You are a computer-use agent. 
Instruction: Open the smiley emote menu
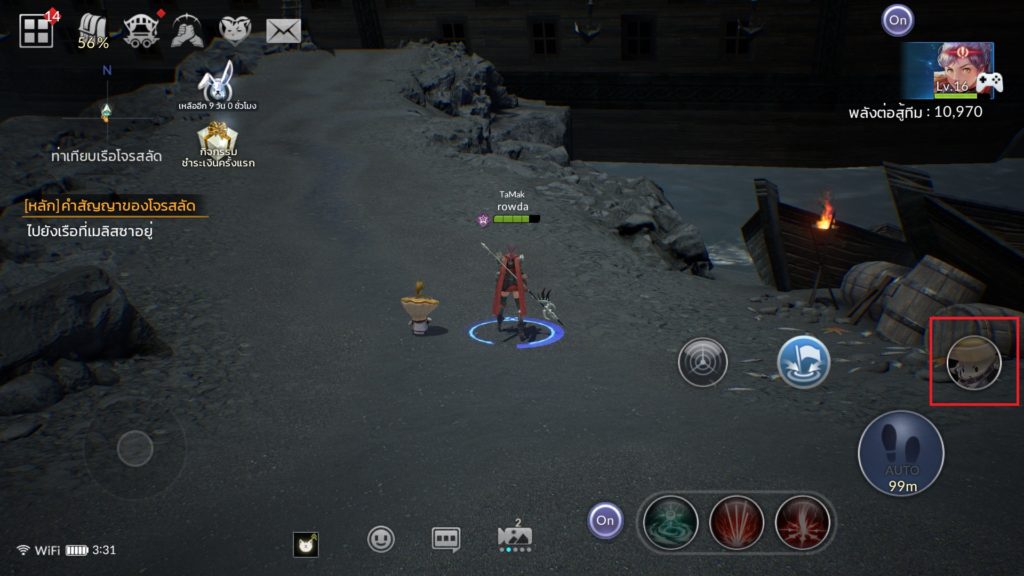381,539
